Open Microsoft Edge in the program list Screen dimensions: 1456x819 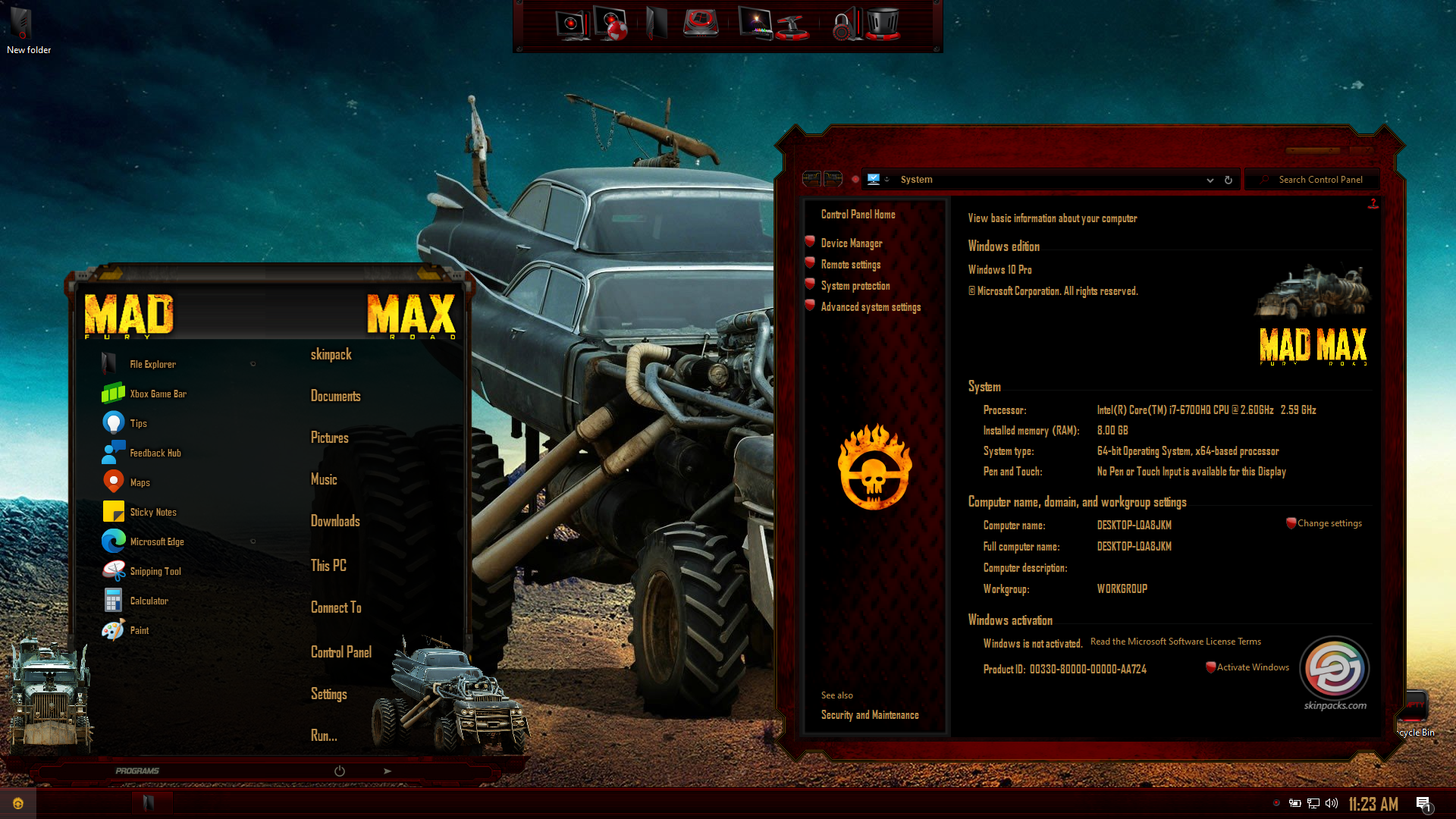[x=156, y=541]
